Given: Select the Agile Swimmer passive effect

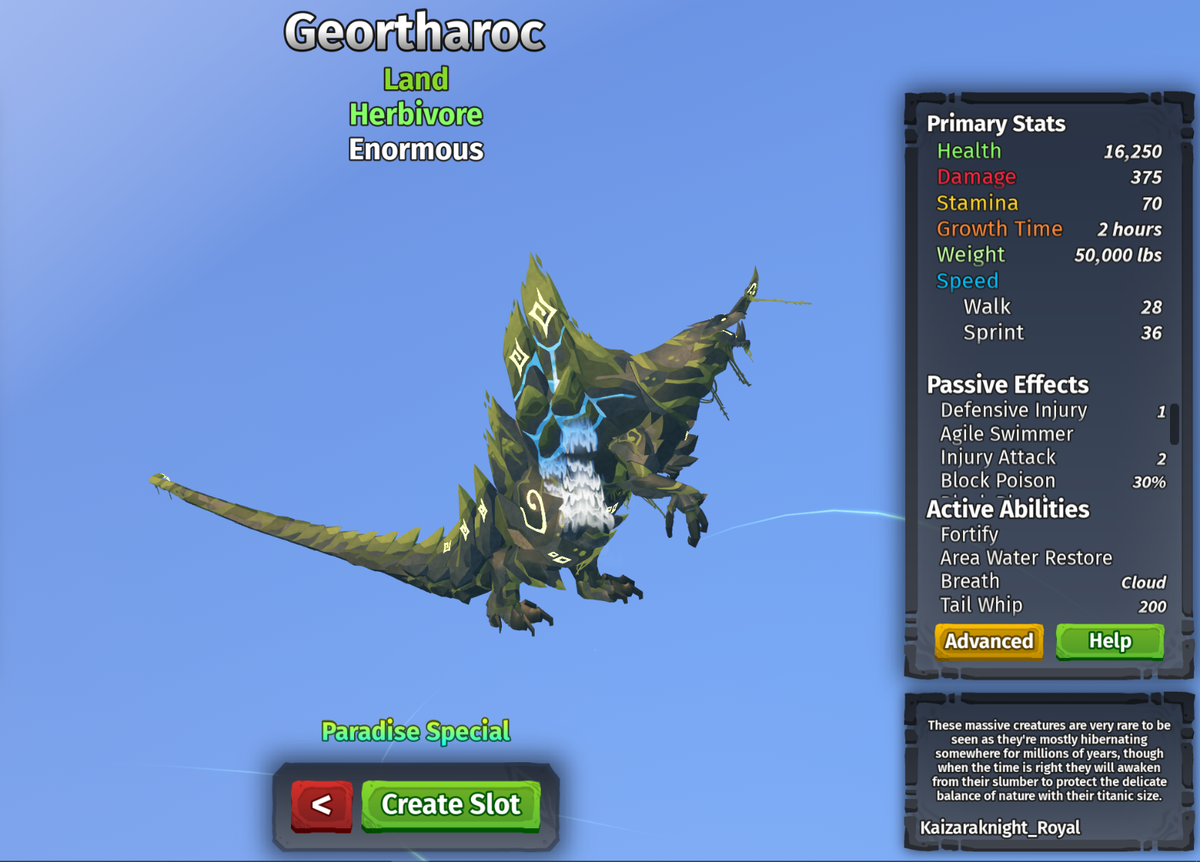Looking at the screenshot, I should pyautogui.click(x=1006, y=434).
